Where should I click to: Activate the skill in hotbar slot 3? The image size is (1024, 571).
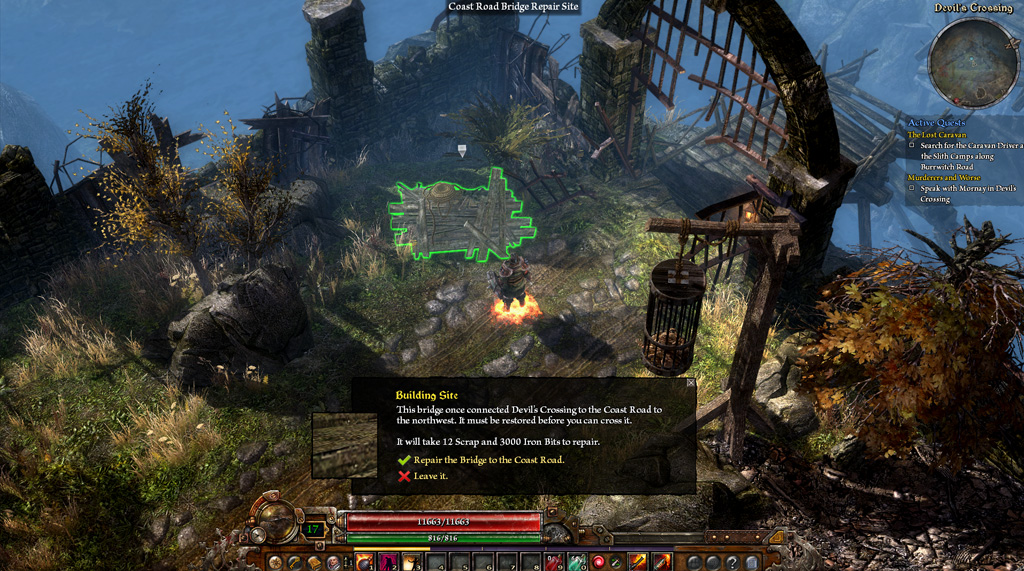click(411, 562)
